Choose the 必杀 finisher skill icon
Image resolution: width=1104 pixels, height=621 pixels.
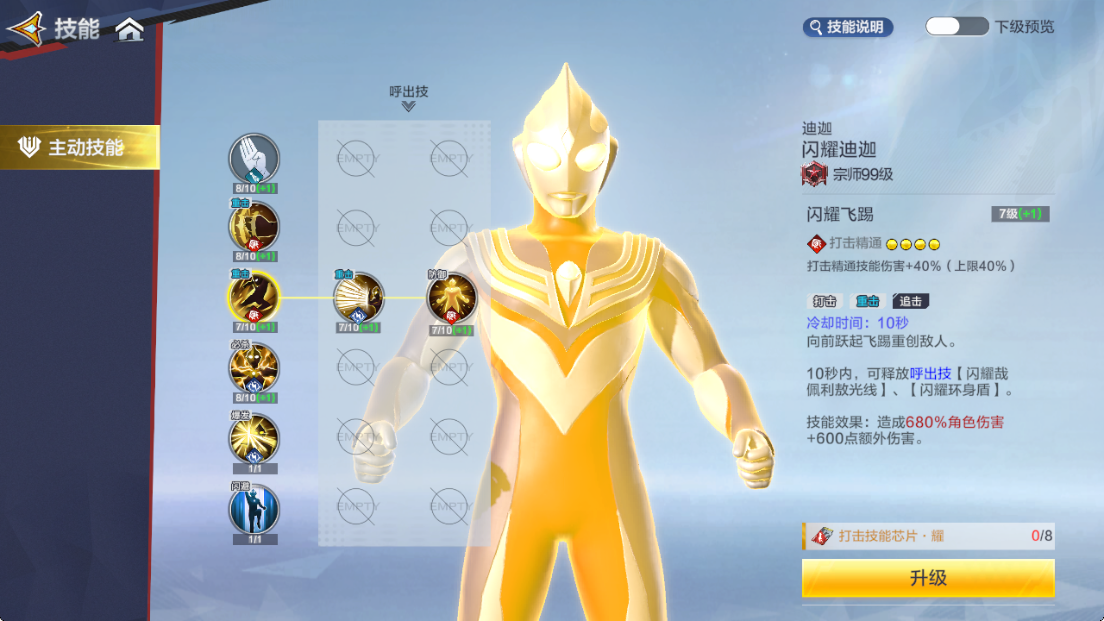[x=254, y=368]
